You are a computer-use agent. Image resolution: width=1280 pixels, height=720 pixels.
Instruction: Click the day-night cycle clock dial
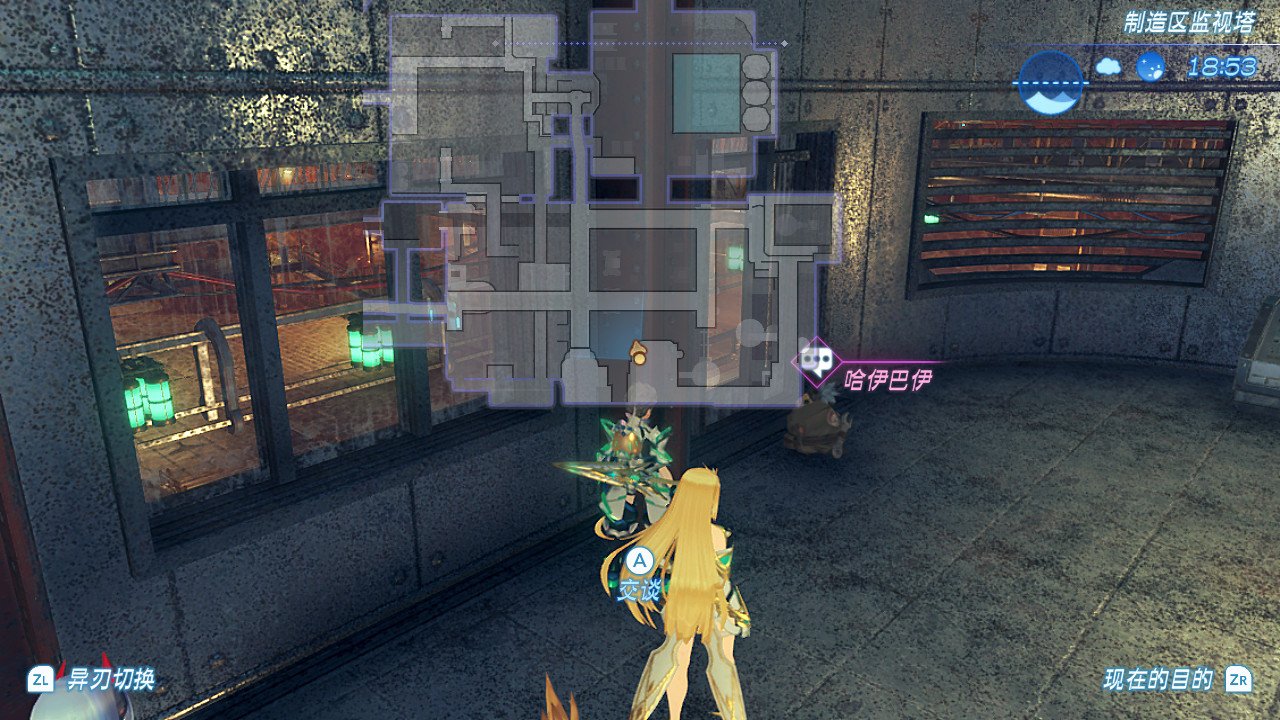1050,82
